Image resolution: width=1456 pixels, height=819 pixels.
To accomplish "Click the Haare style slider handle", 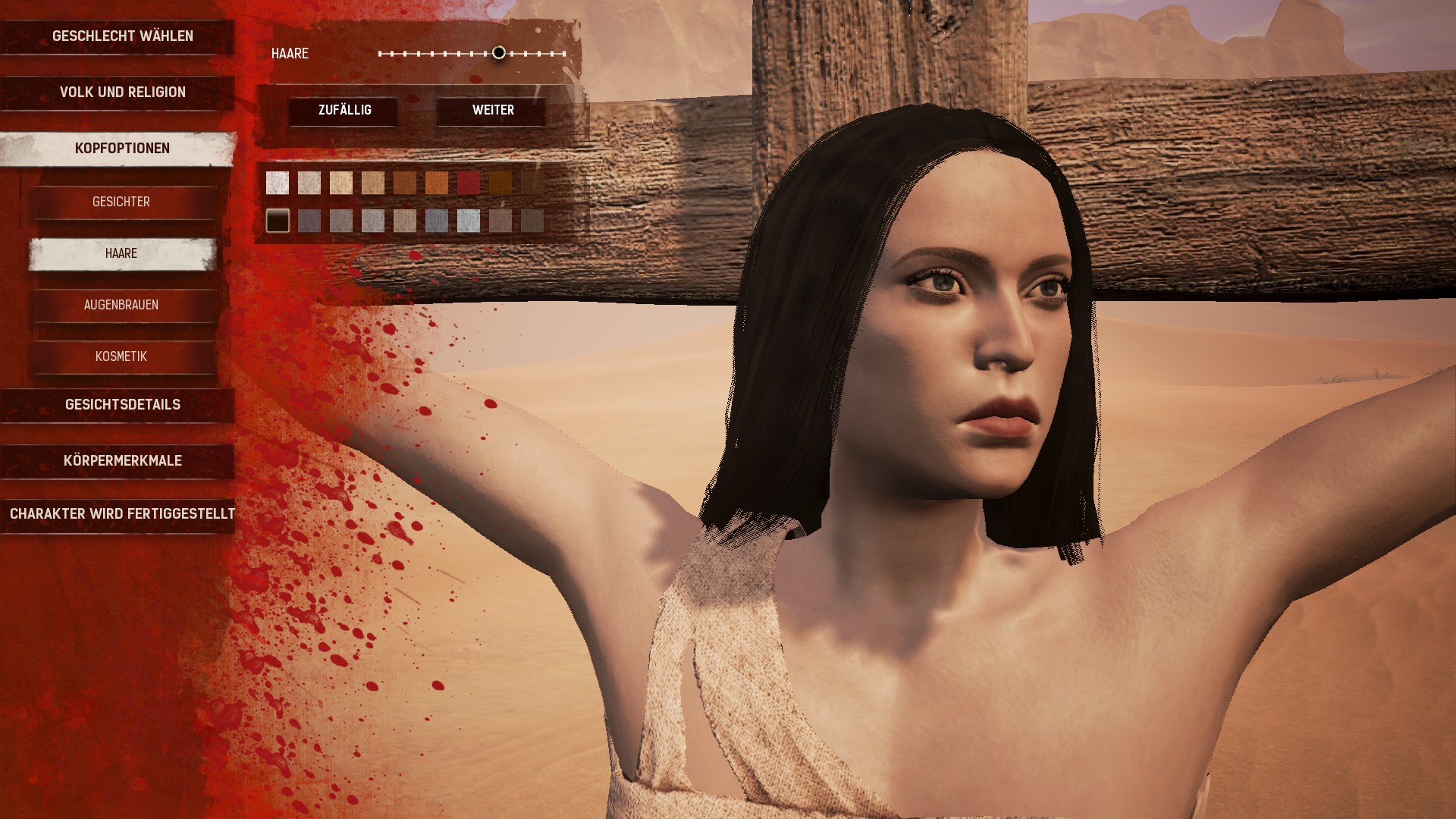I will click(x=498, y=53).
